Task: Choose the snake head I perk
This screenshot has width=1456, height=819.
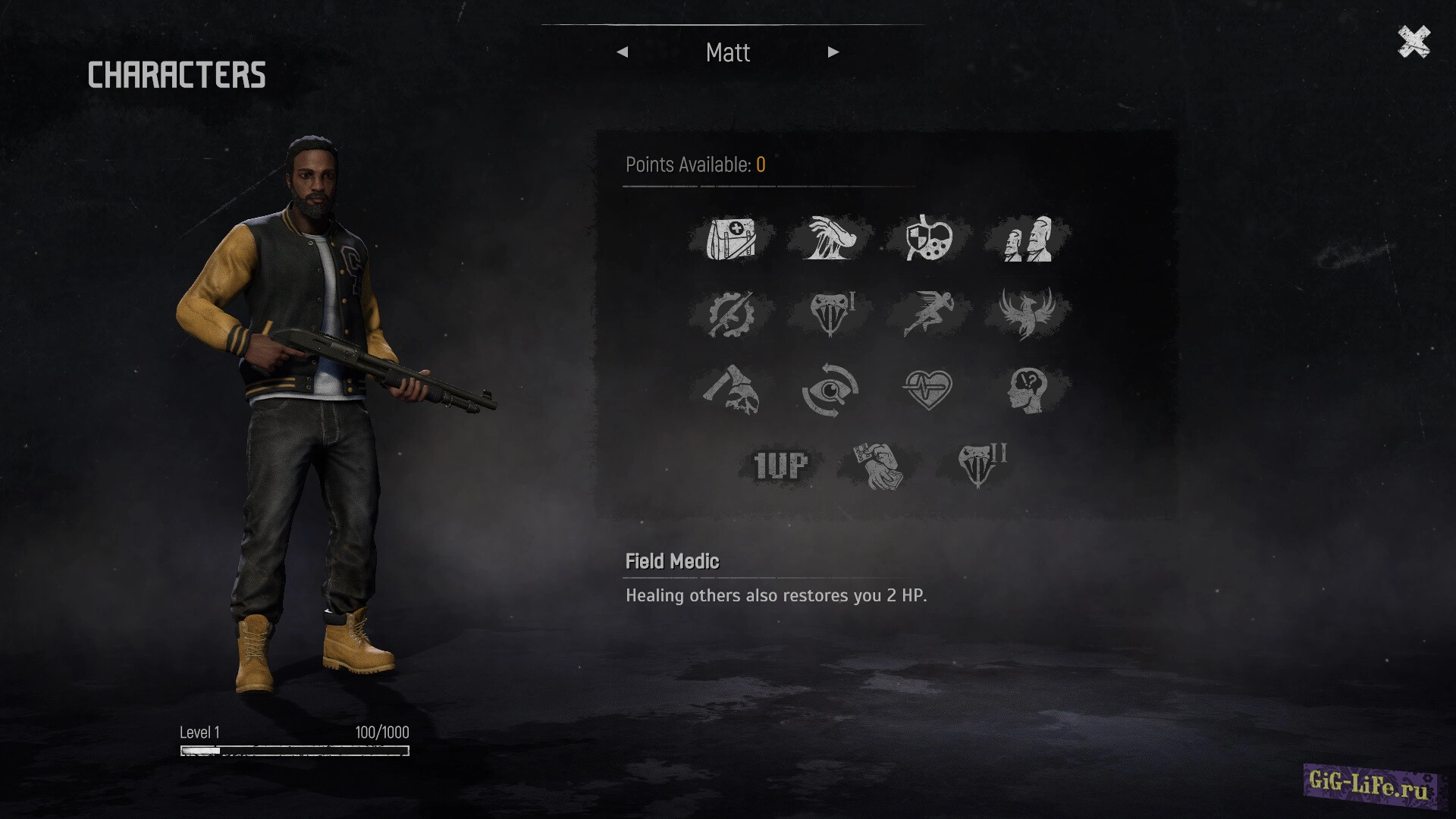Action: [830, 314]
